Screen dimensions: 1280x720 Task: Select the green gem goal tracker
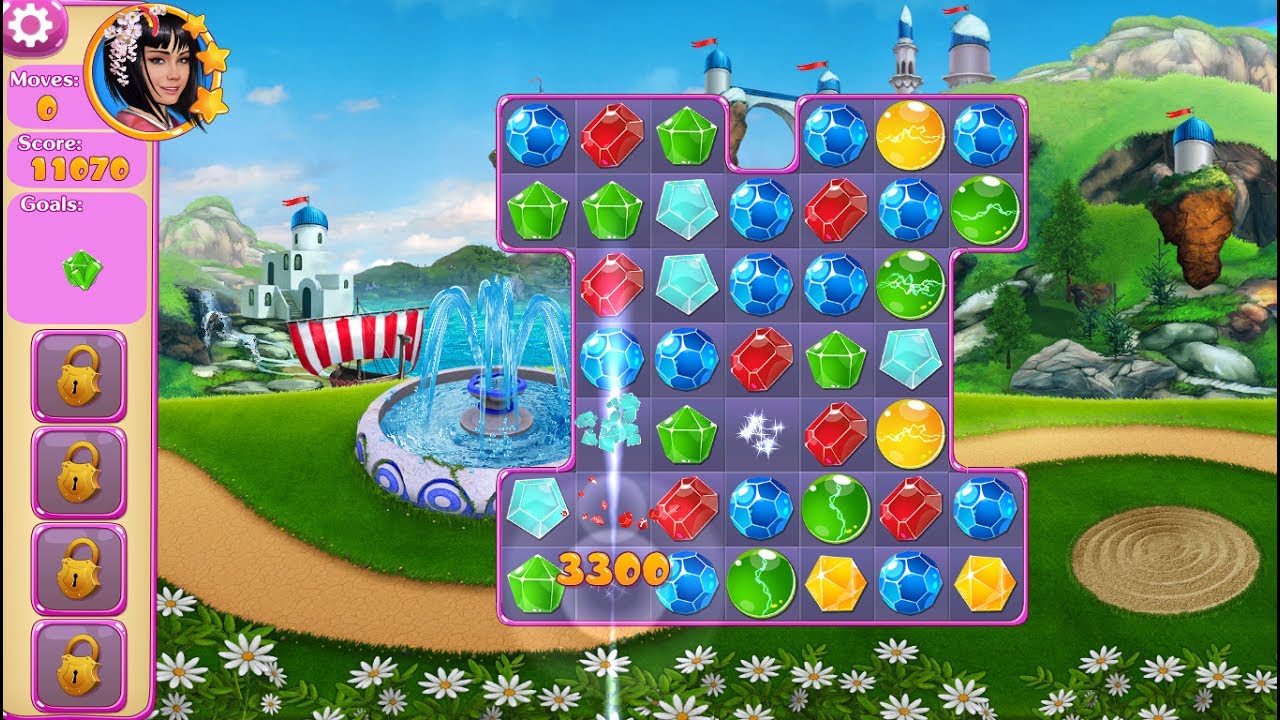pyautogui.click(x=82, y=269)
